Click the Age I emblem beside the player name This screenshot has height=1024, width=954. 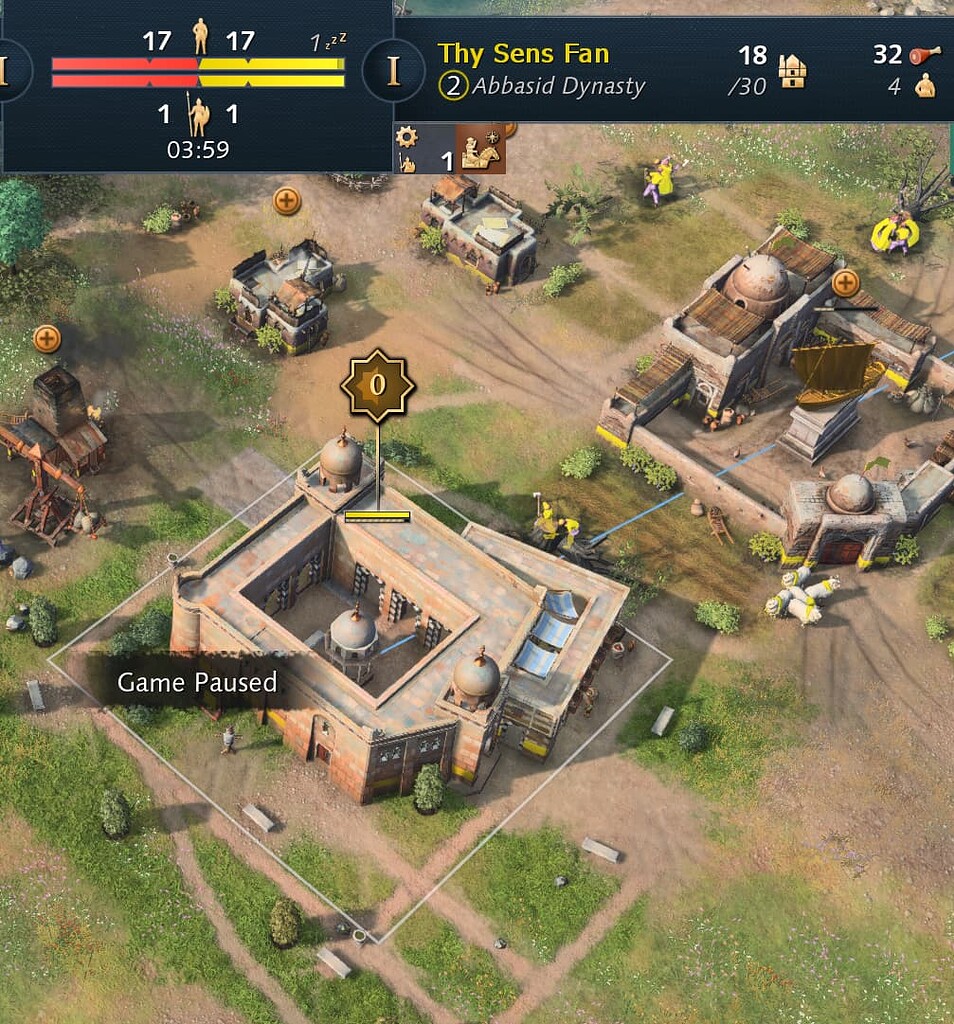click(x=392, y=71)
